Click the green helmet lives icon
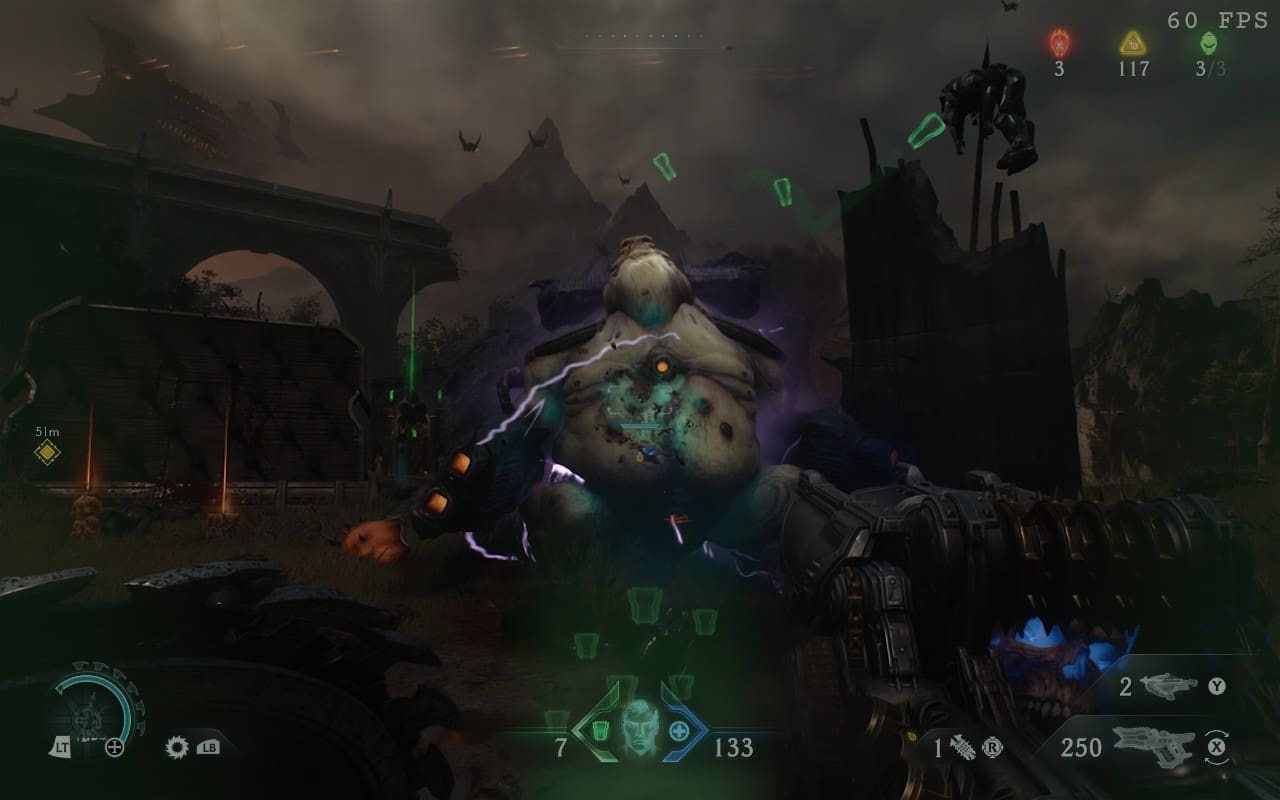1280x800 pixels. (x=1207, y=43)
